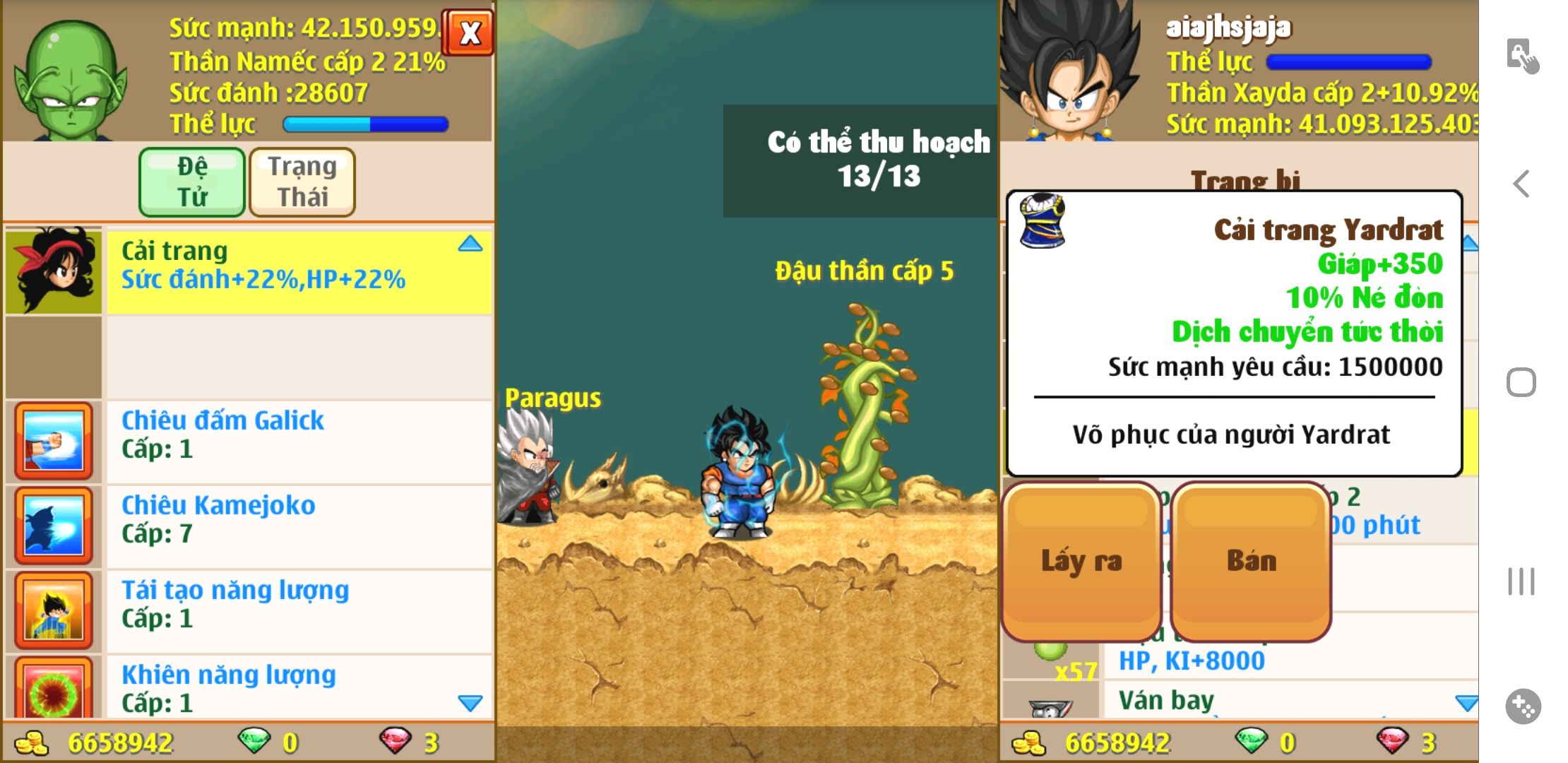
Task: Tap the Android back navigation button
Action: click(x=1521, y=184)
